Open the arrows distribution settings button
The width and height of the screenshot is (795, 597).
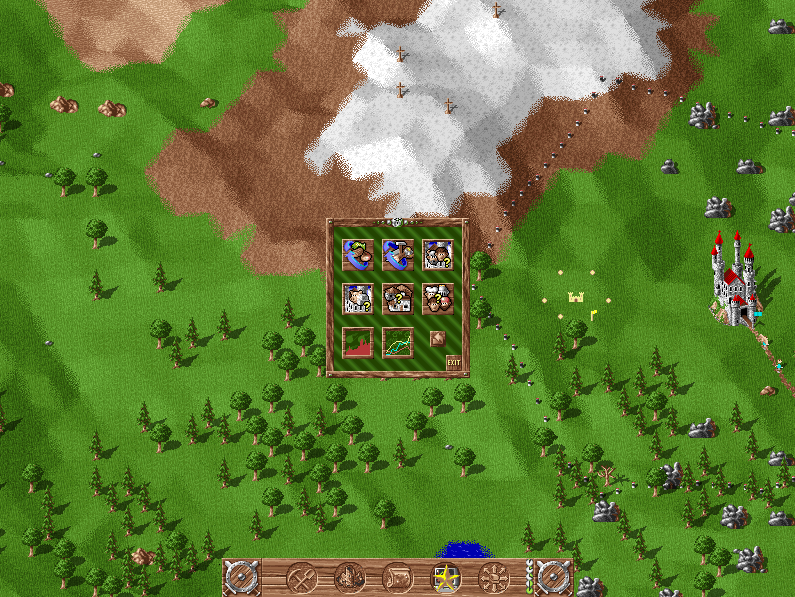tap(493, 577)
